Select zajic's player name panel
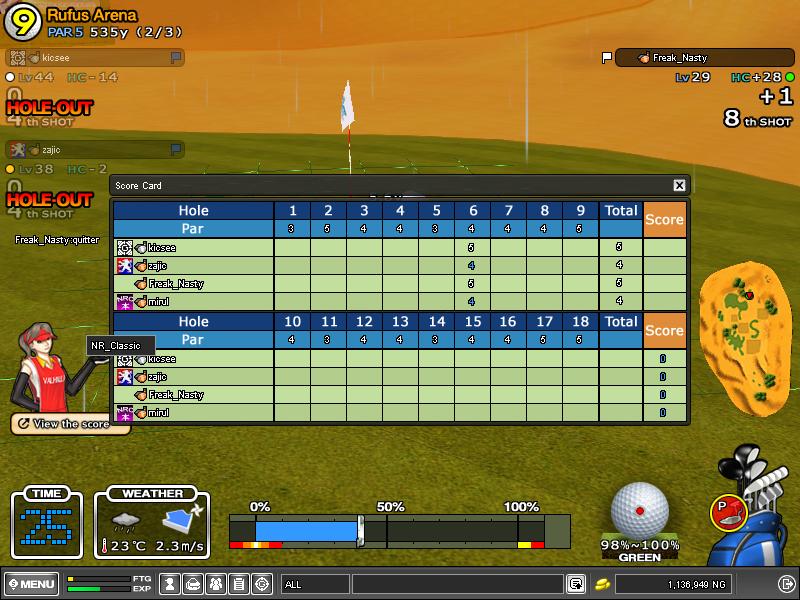Image resolution: width=800 pixels, height=600 pixels. coord(94,150)
